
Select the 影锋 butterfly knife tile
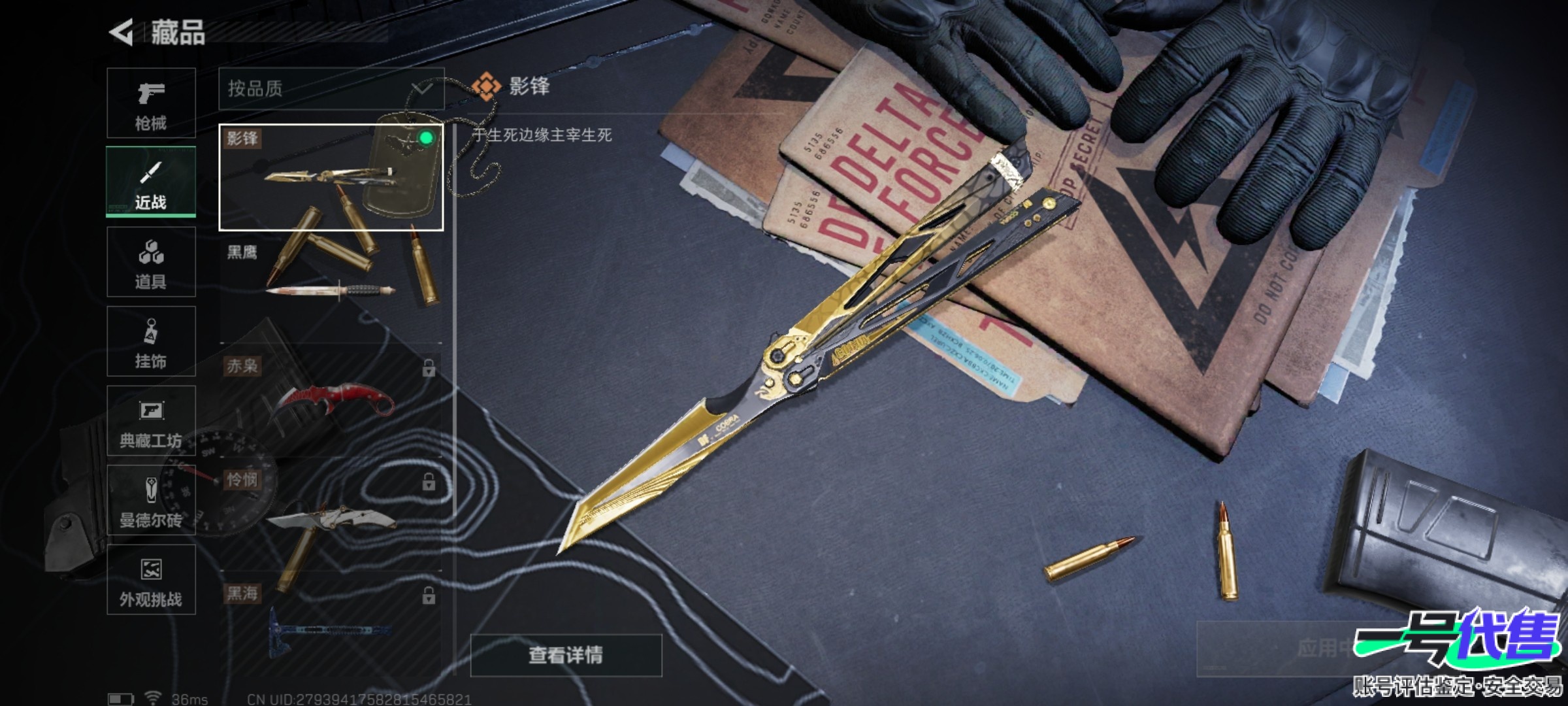(x=331, y=177)
